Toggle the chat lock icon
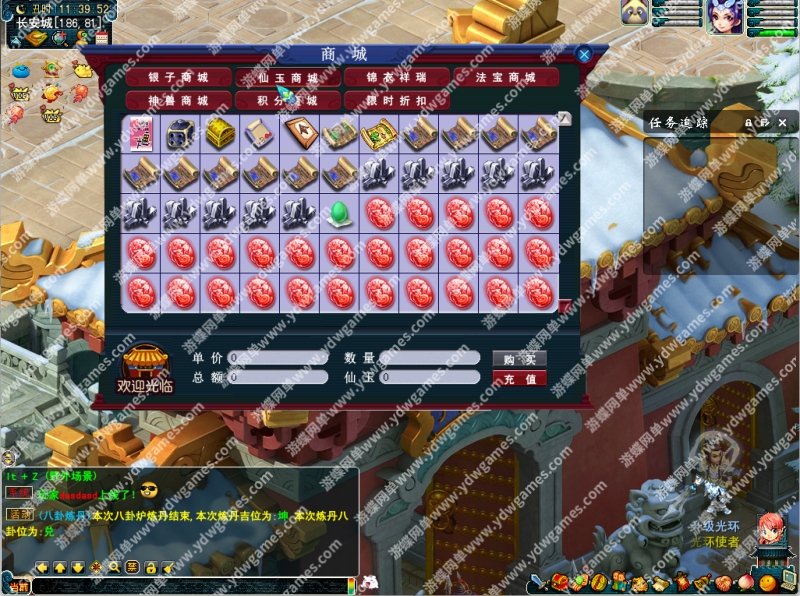Viewport: 800px width, 596px height. point(150,567)
